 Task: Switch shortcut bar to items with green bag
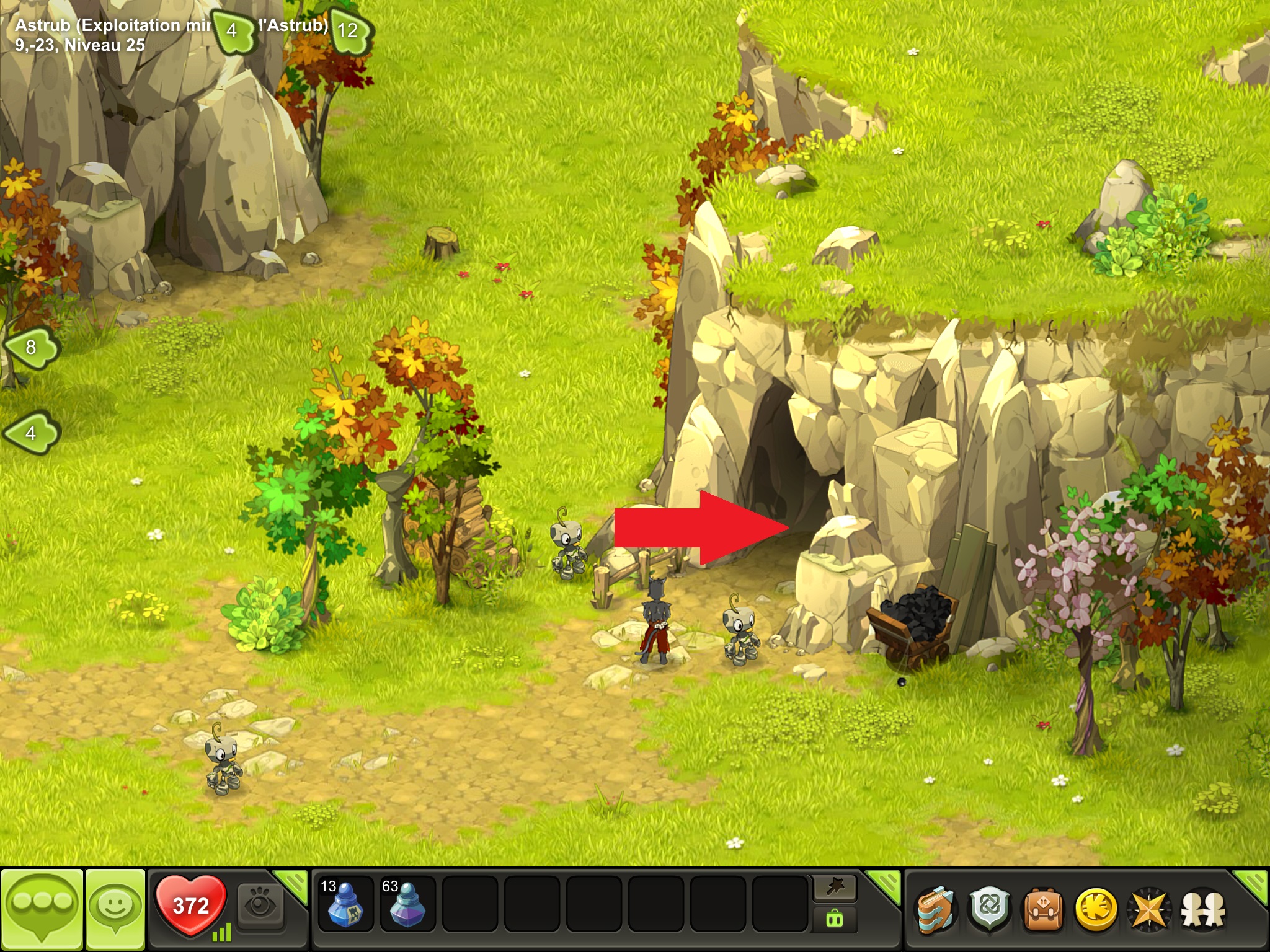click(x=835, y=919)
